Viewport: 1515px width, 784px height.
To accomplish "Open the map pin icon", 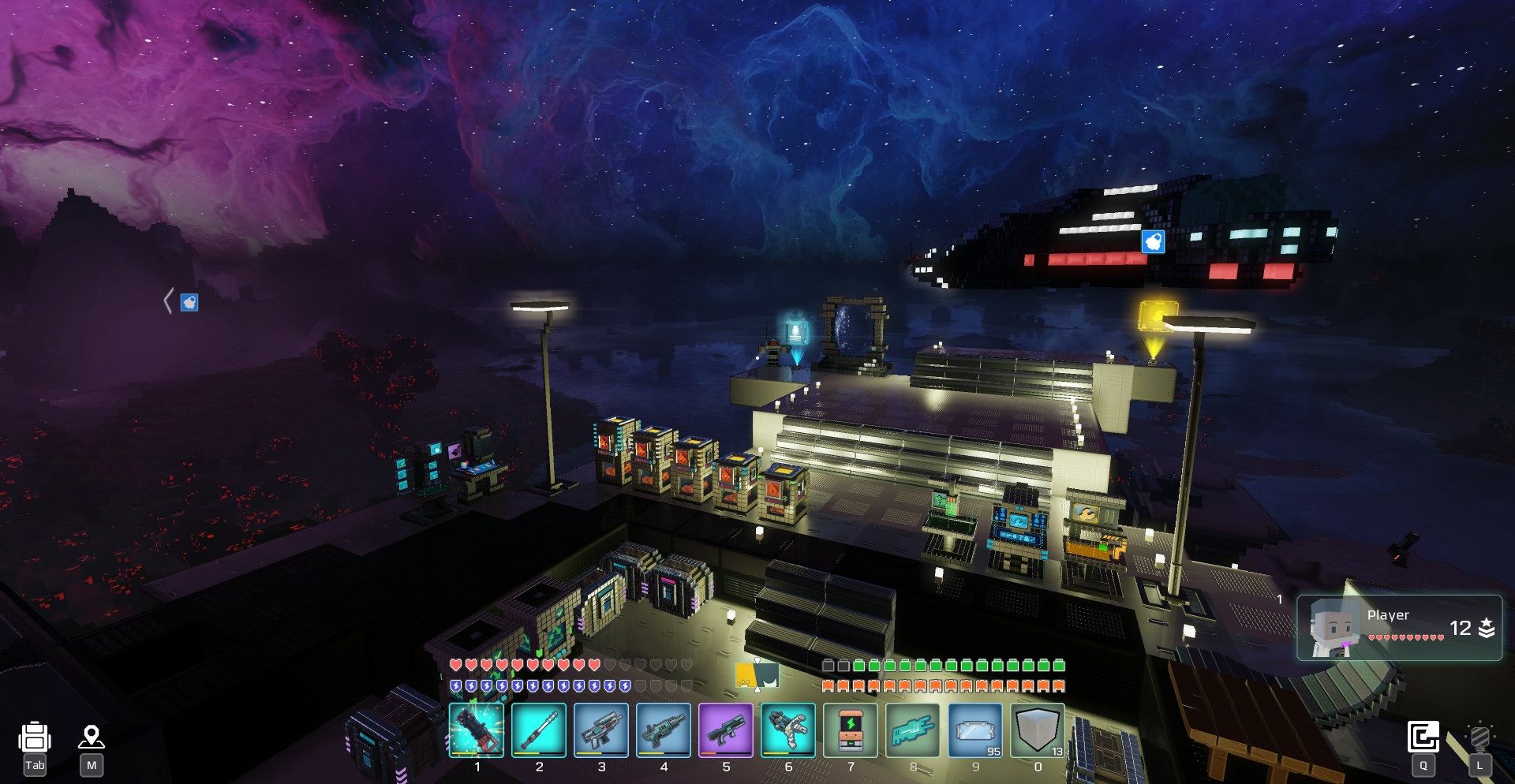I will [x=92, y=737].
